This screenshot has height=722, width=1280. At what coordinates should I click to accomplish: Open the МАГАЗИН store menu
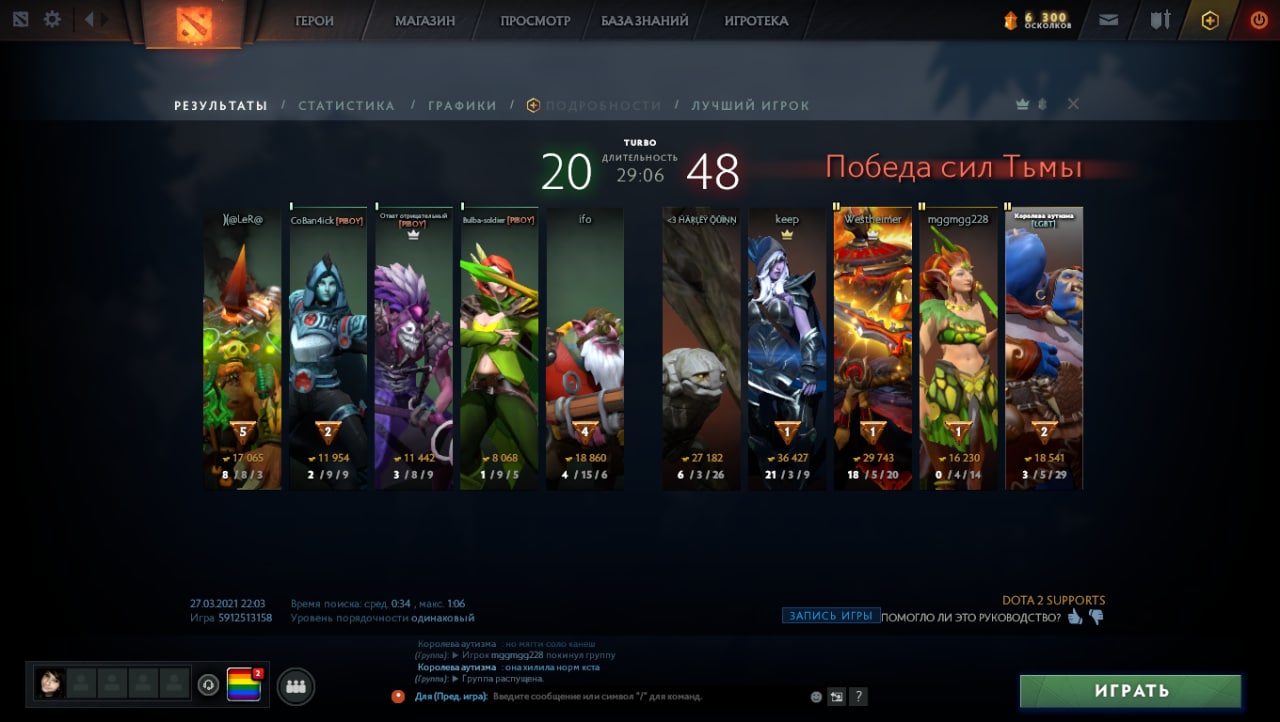pyautogui.click(x=424, y=20)
